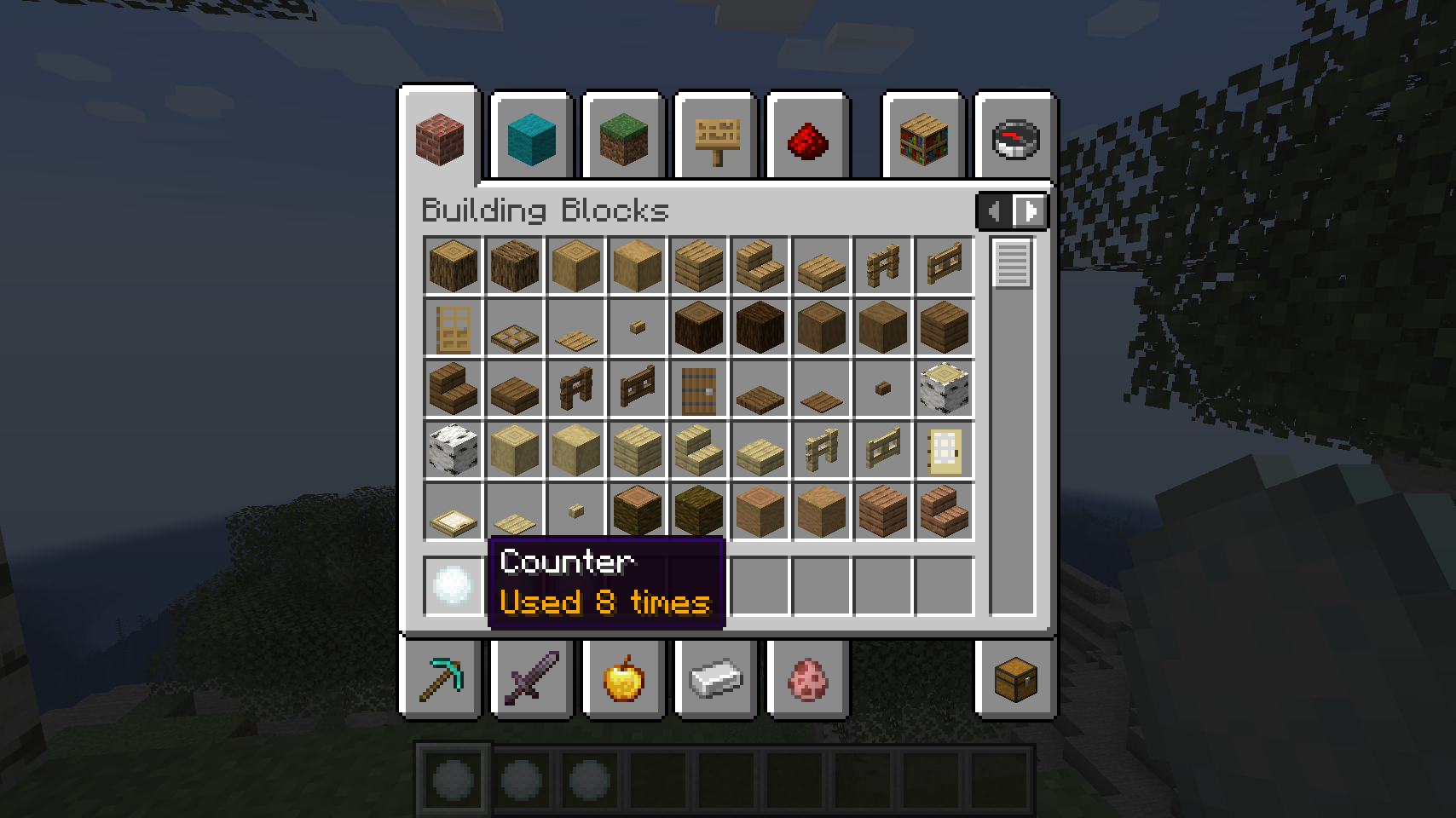Open the compass search tab

click(x=1014, y=139)
